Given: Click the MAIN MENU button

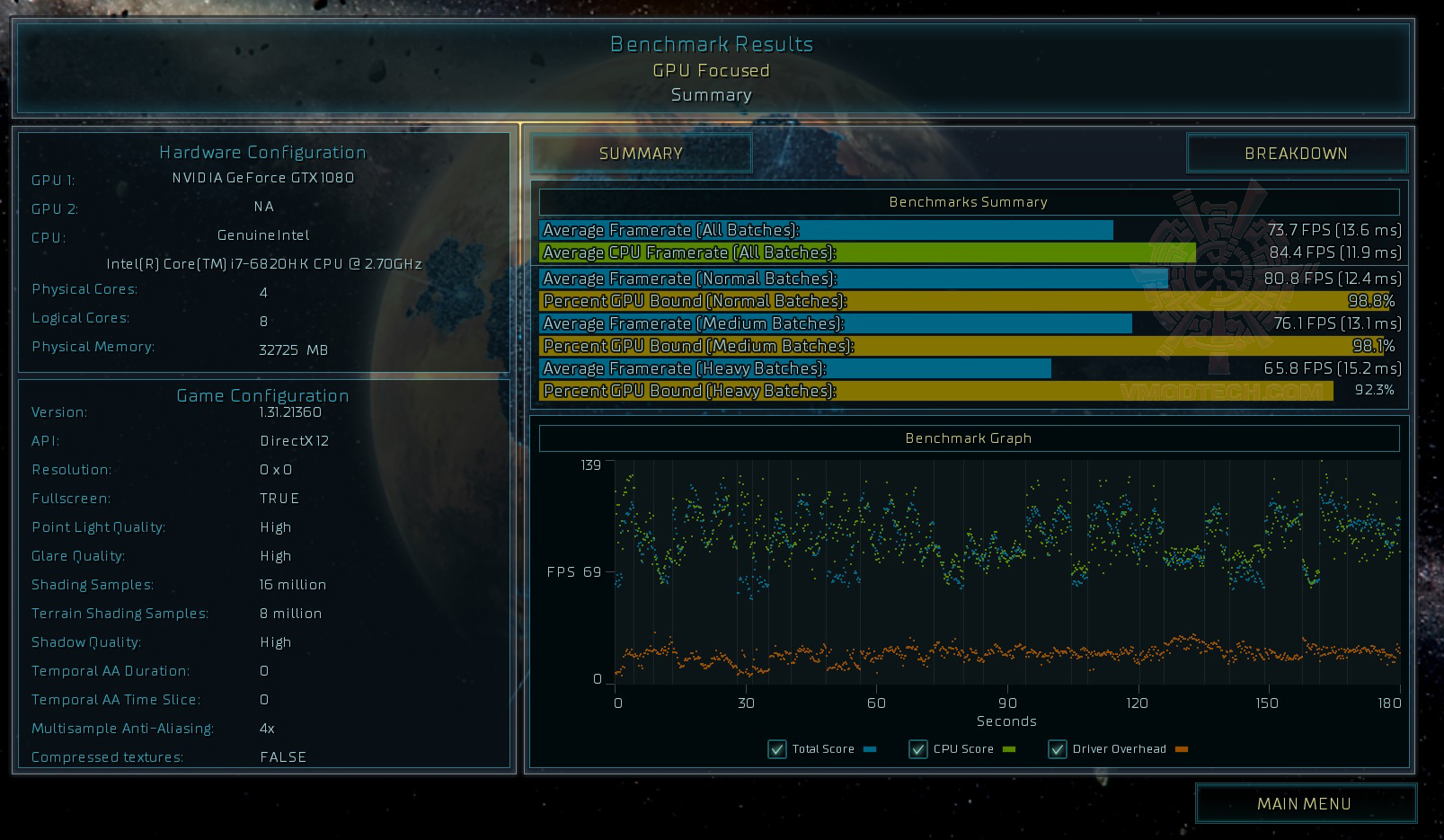Looking at the screenshot, I should point(1305,803).
